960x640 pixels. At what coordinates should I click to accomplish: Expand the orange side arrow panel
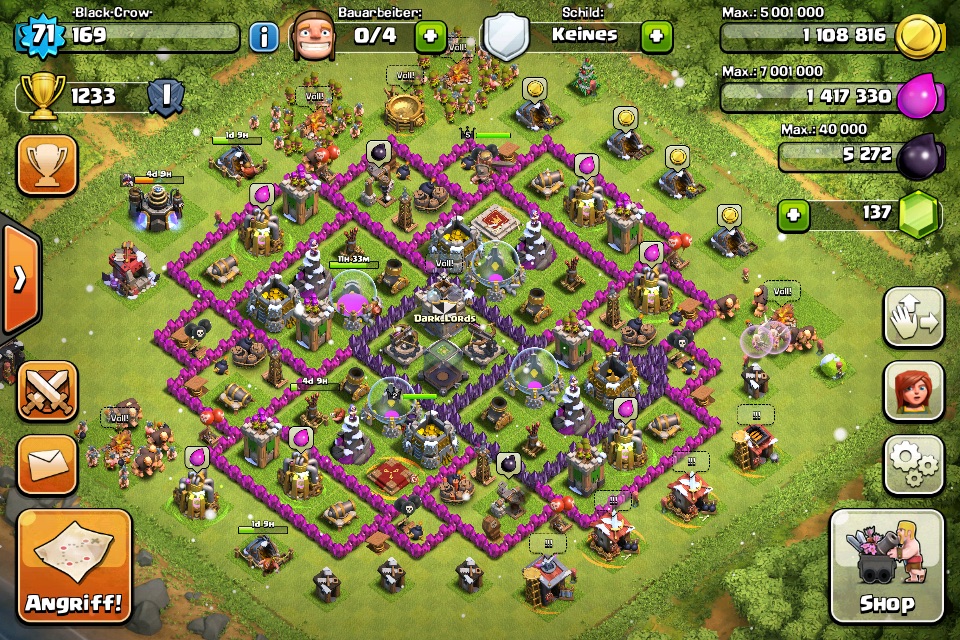[19, 279]
